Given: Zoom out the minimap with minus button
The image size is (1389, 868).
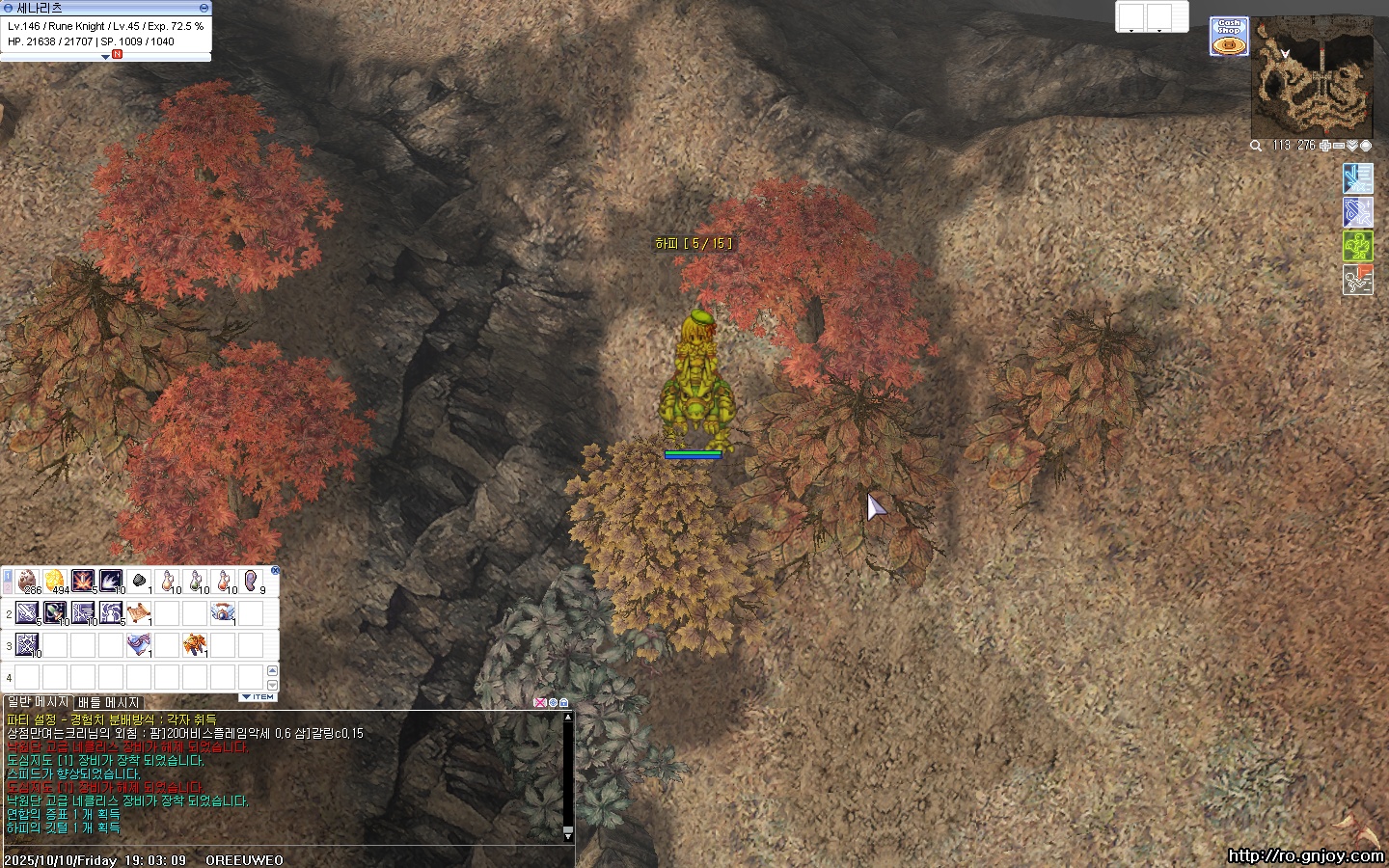Looking at the screenshot, I should 1339,146.
